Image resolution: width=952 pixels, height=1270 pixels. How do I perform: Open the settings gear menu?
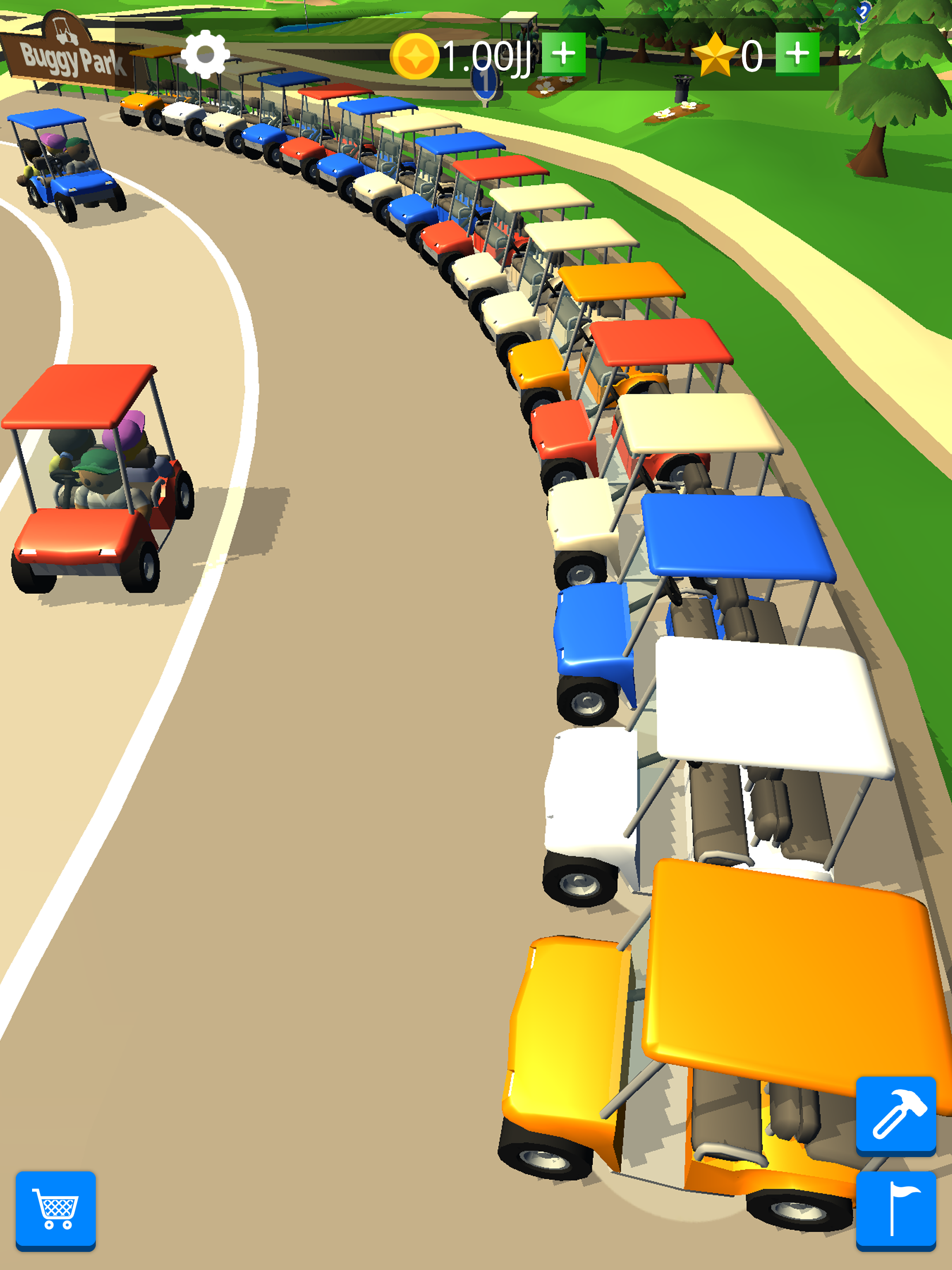click(205, 54)
